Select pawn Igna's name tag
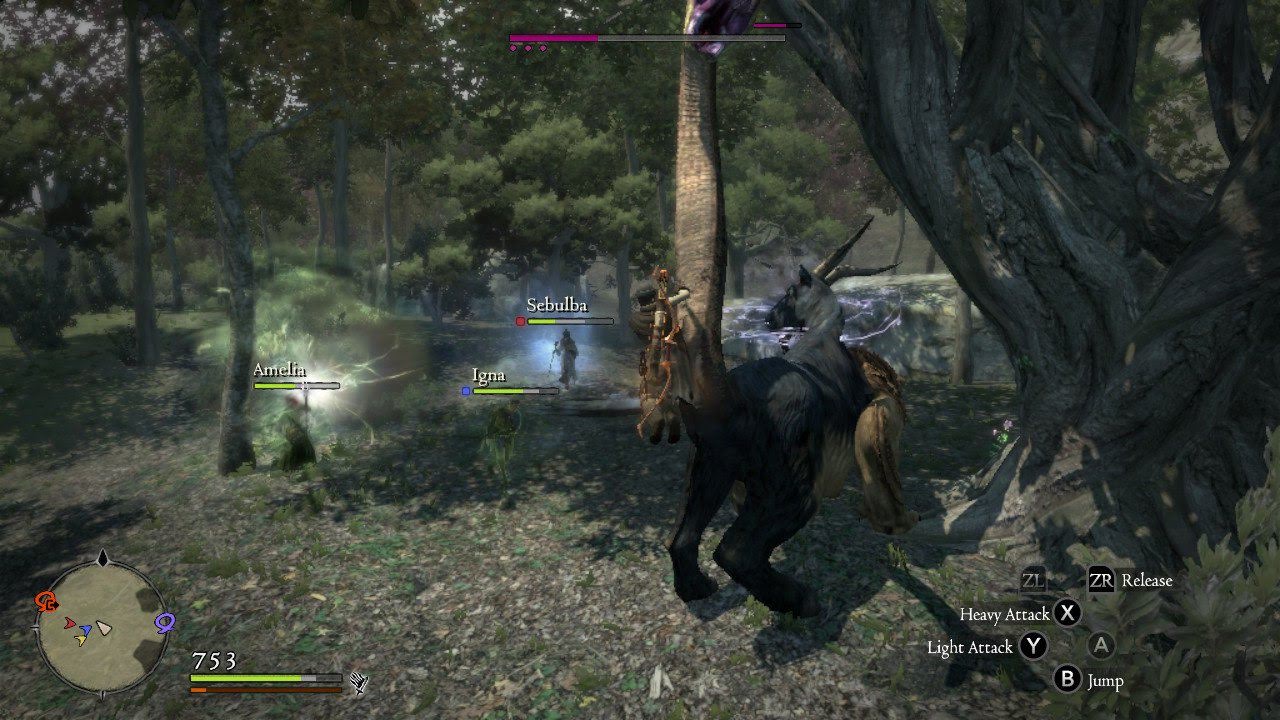Screen dimensions: 1280x720 [x=489, y=376]
